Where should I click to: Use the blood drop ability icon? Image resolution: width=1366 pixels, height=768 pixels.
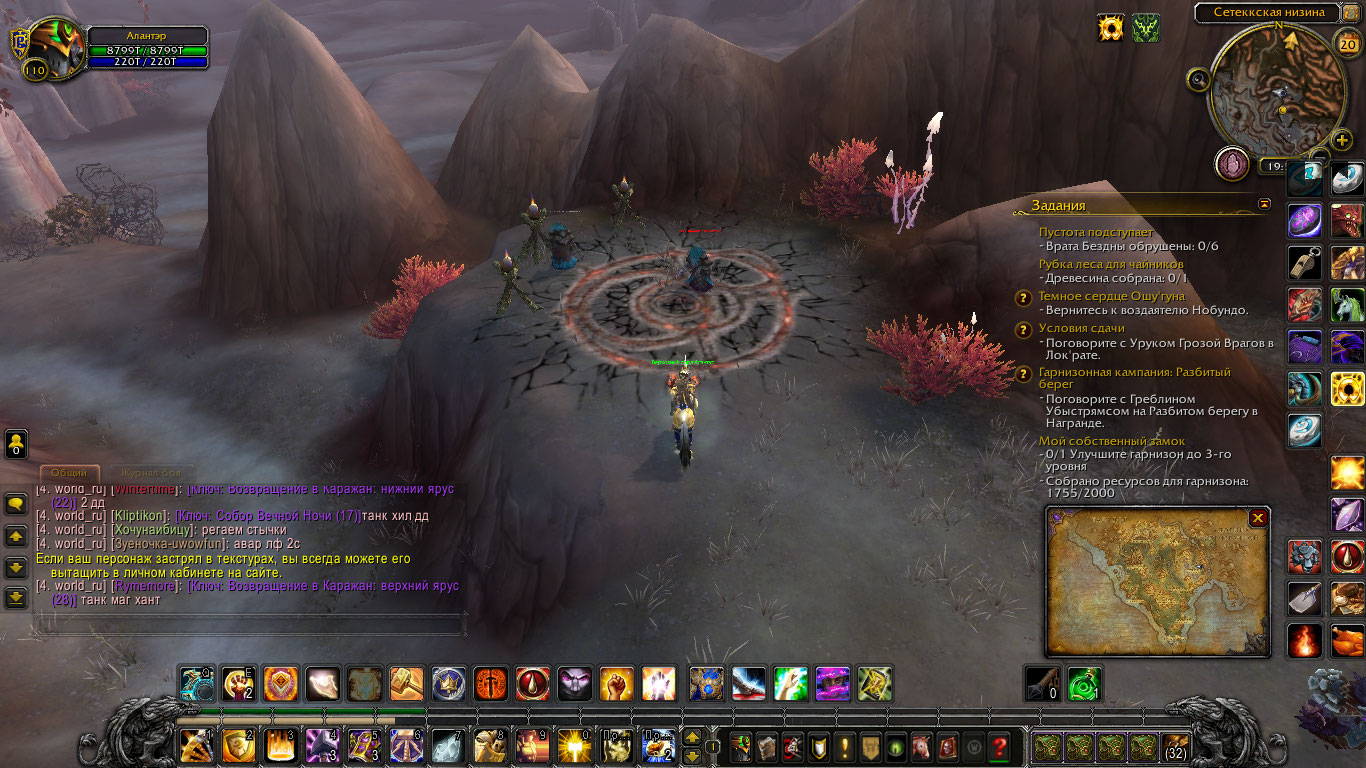pyautogui.click(x=532, y=684)
